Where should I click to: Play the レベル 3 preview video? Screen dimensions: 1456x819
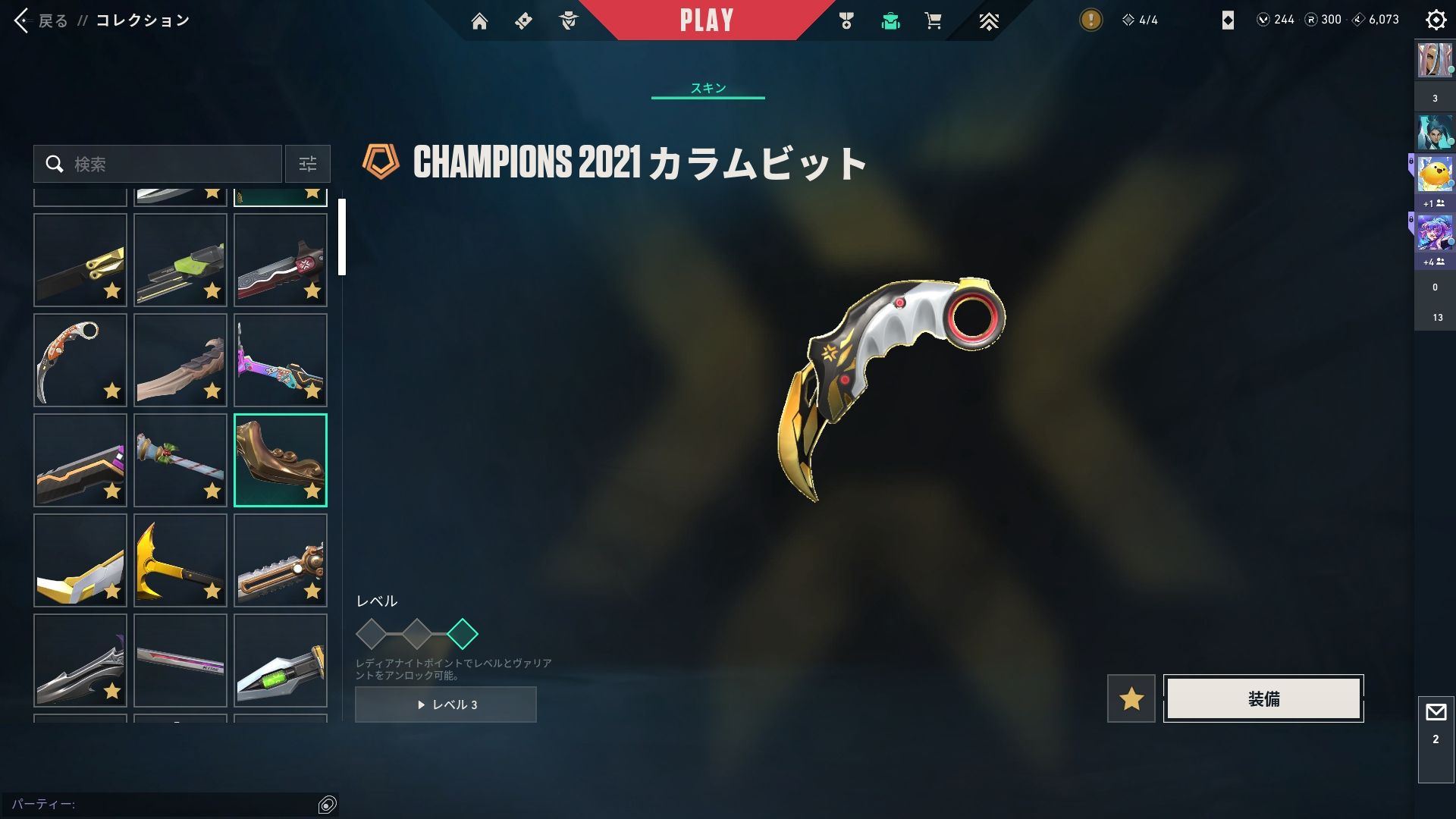click(446, 704)
